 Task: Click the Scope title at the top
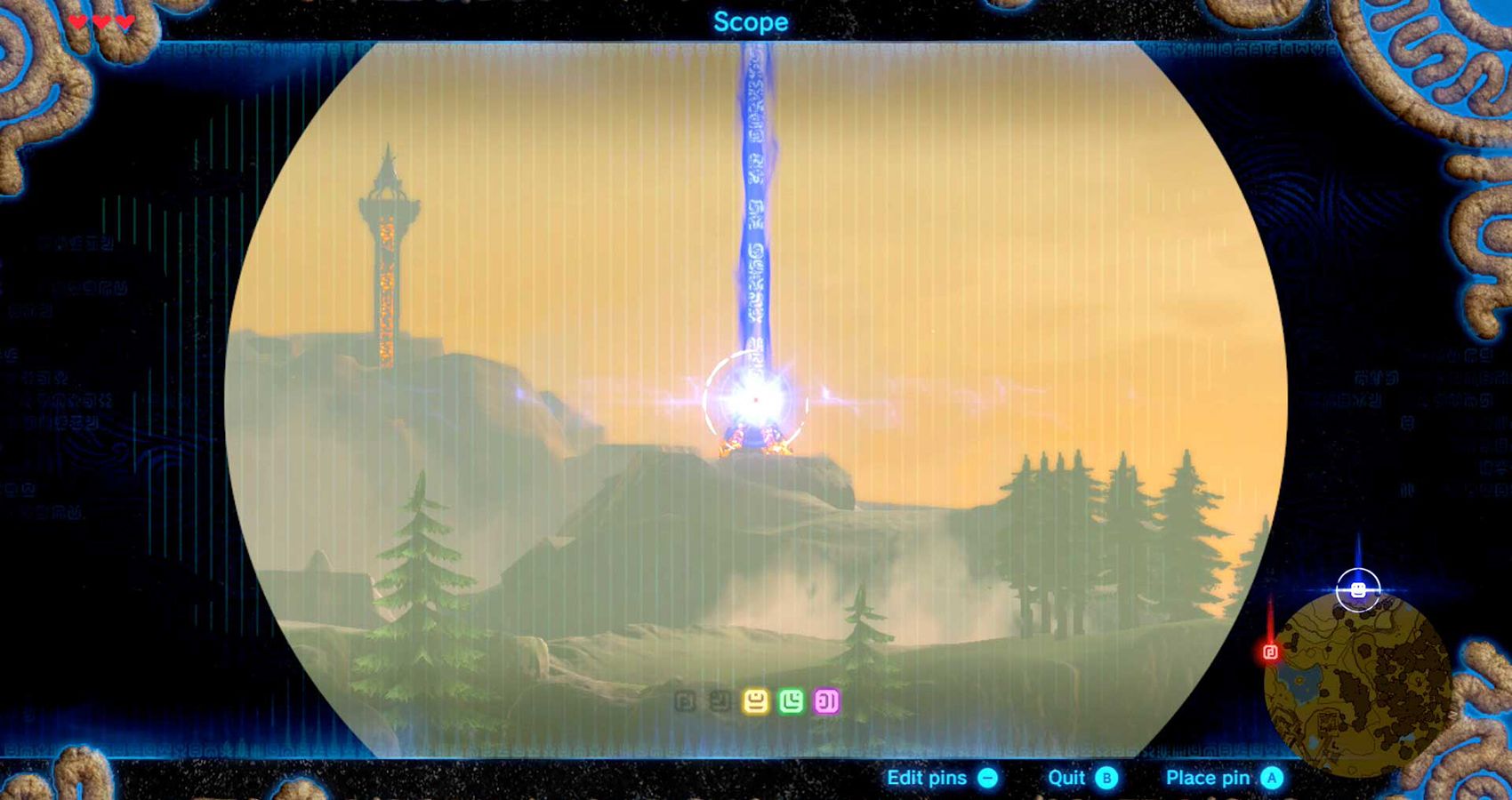pos(752,21)
